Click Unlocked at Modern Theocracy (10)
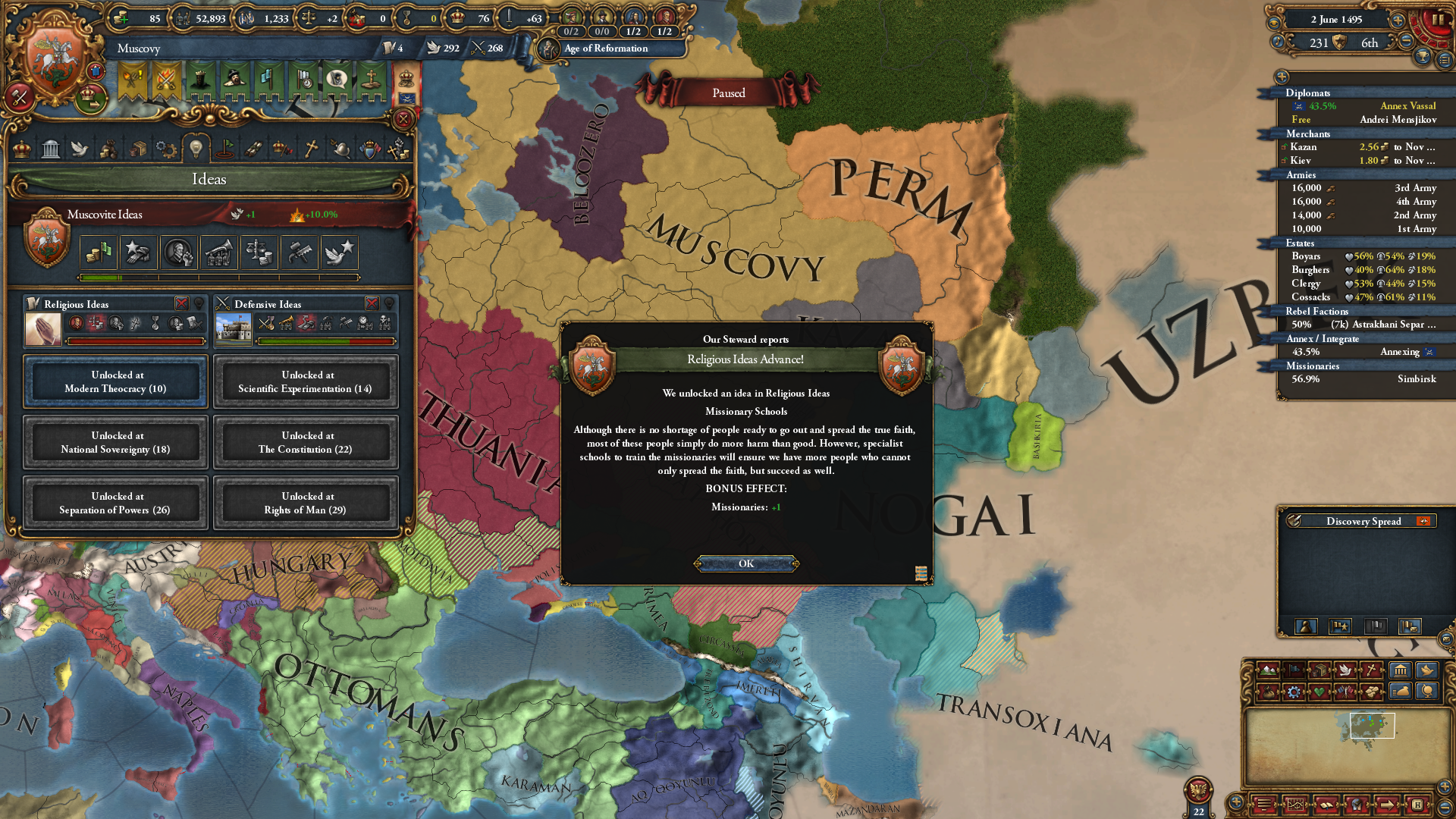Screen dimensions: 1456x819 click(x=115, y=381)
